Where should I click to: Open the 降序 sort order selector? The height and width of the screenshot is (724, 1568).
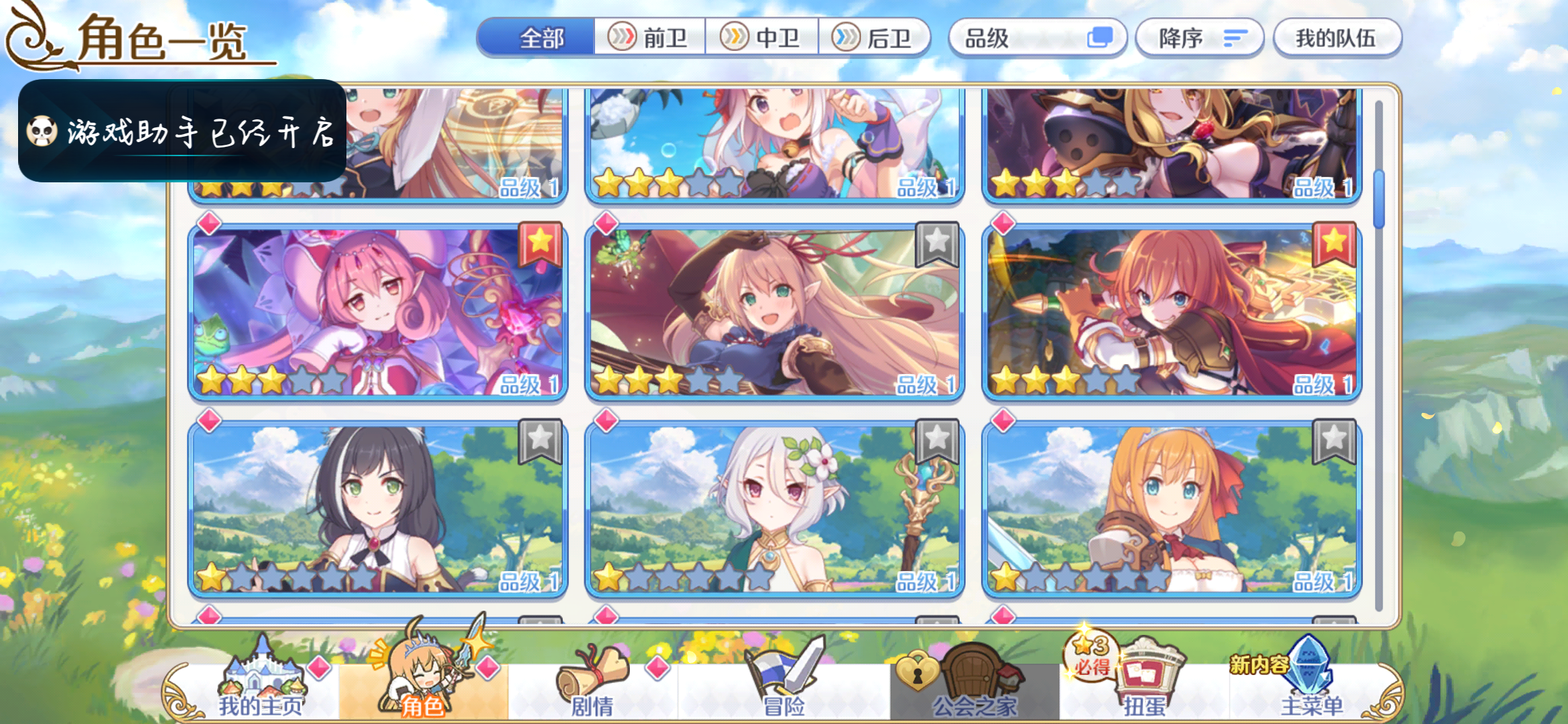(x=1199, y=38)
